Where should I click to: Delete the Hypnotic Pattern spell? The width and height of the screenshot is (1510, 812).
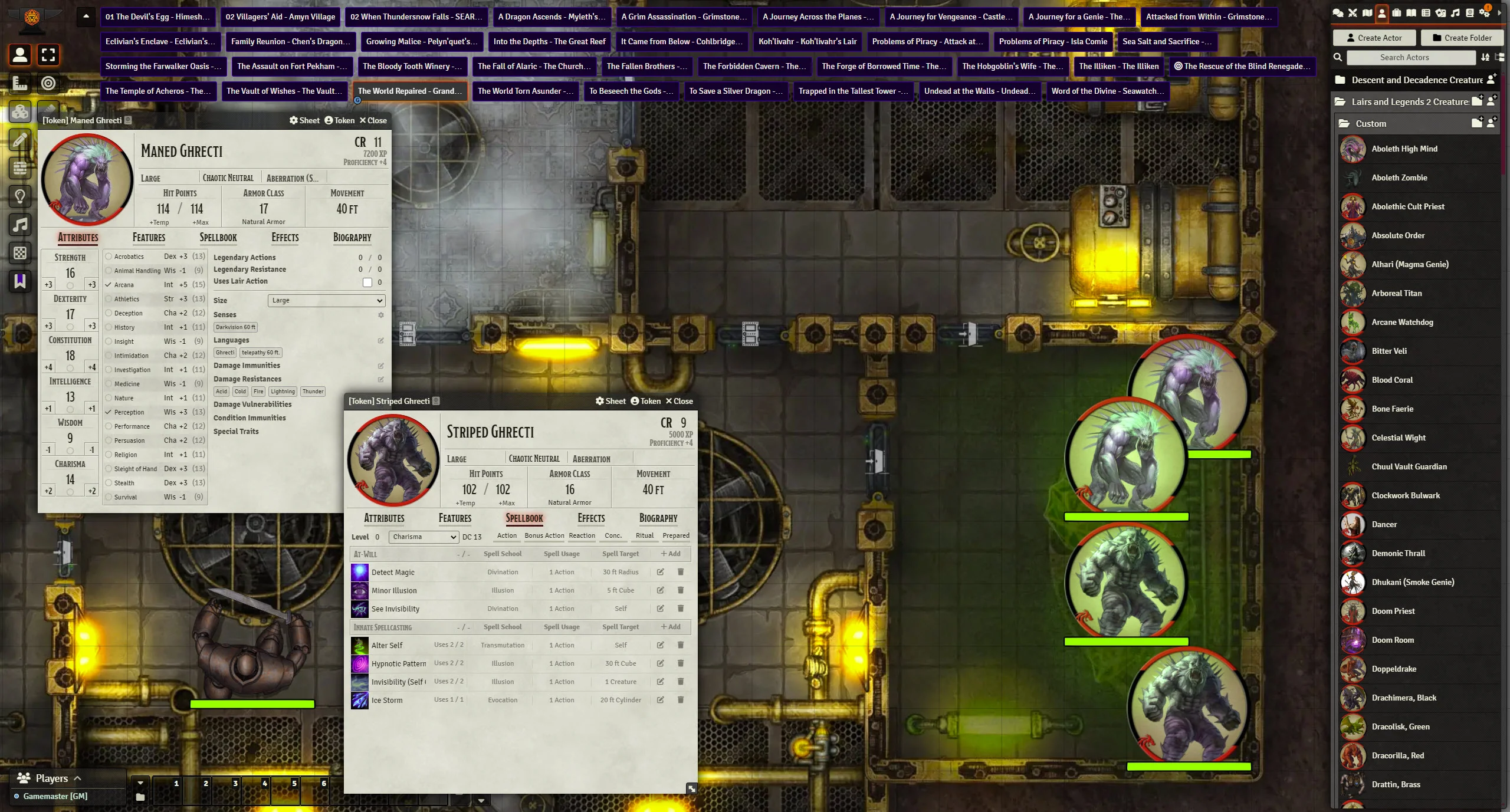[x=680, y=663]
